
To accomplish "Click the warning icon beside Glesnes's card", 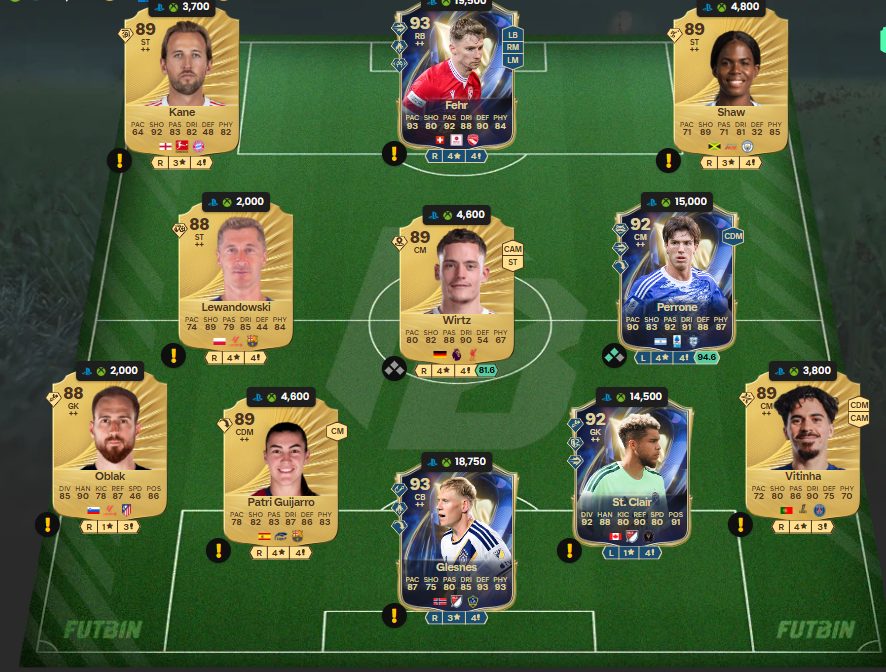I will (394, 615).
